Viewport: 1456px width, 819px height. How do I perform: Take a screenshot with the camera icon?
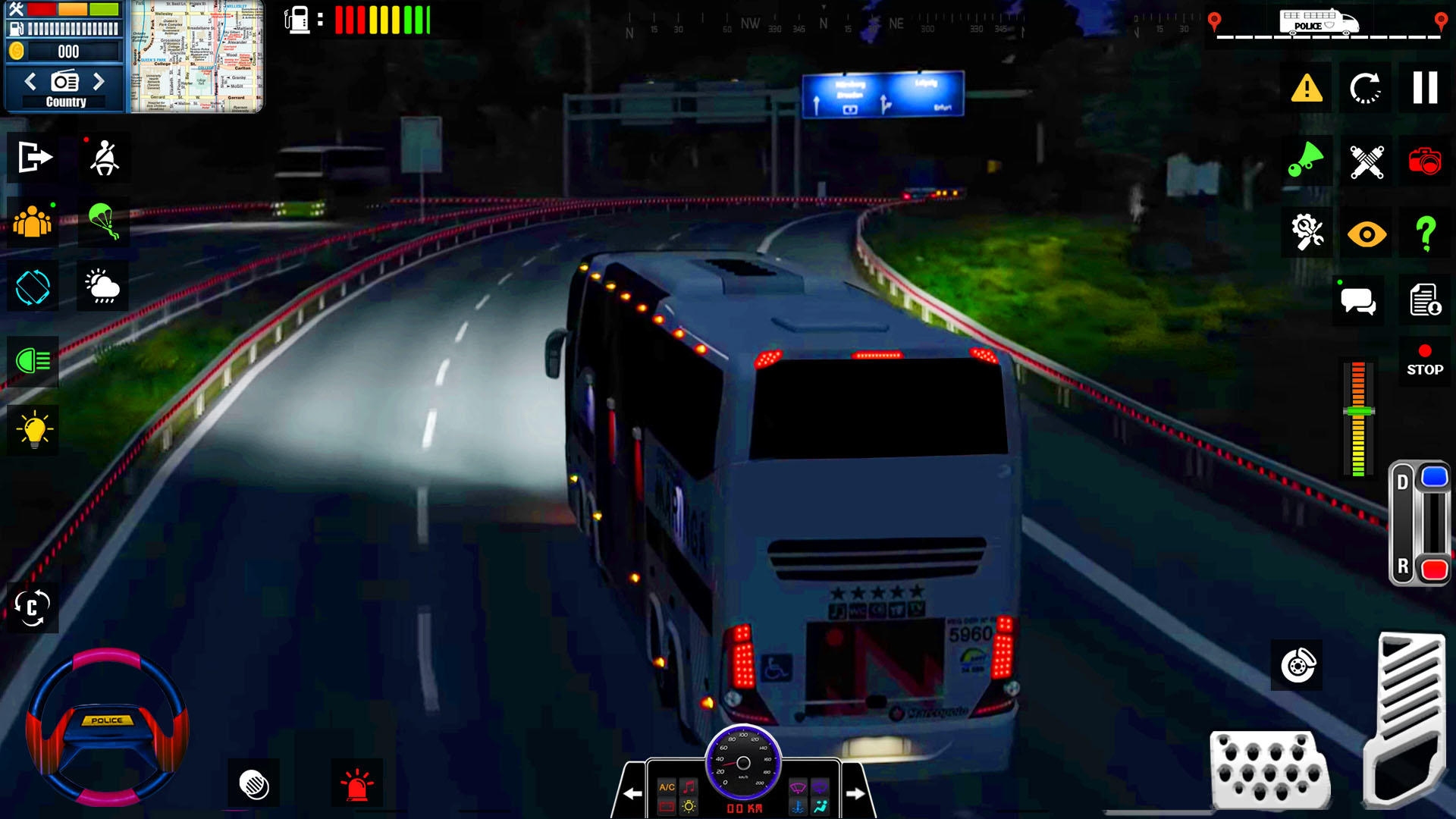[x=1426, y=160]
